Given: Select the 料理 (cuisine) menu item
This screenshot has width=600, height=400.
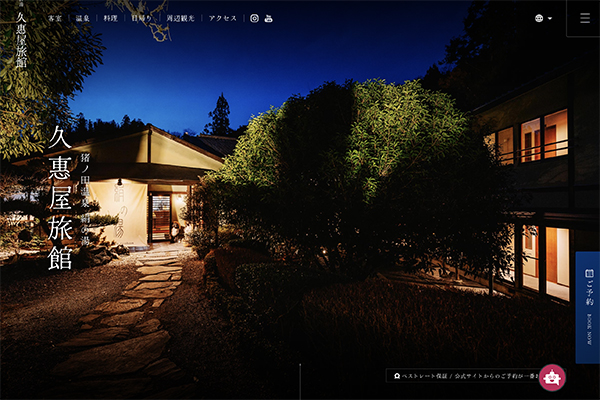Looking at the screenshot, I should pyautogui.click(x=111, y=18).
